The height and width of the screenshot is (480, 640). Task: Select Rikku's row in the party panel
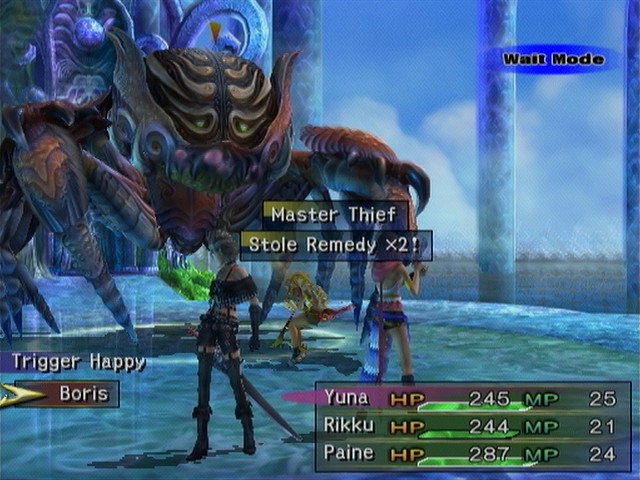pos(470,426)
